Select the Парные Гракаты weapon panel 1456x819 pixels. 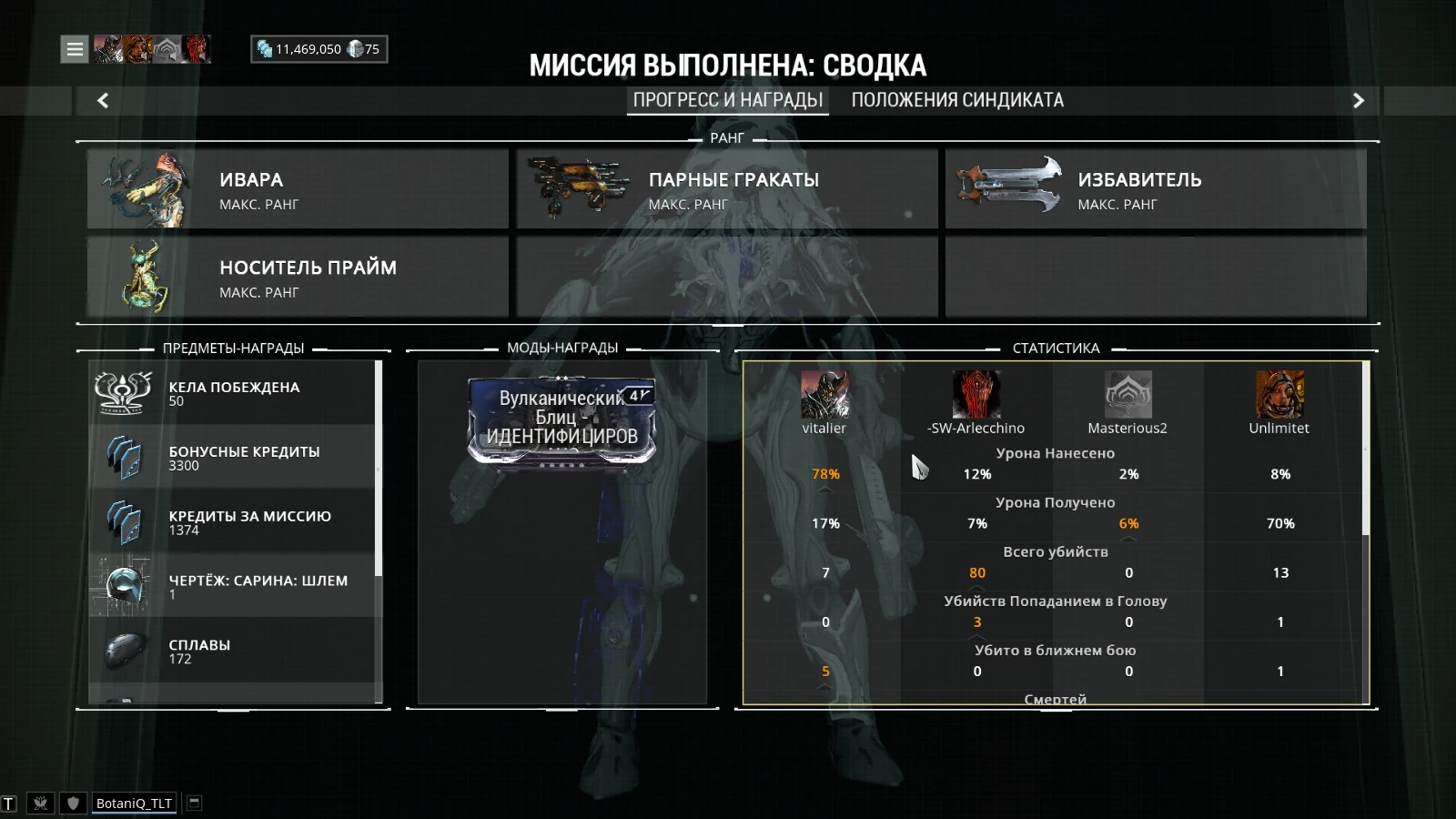coord(727,189)
